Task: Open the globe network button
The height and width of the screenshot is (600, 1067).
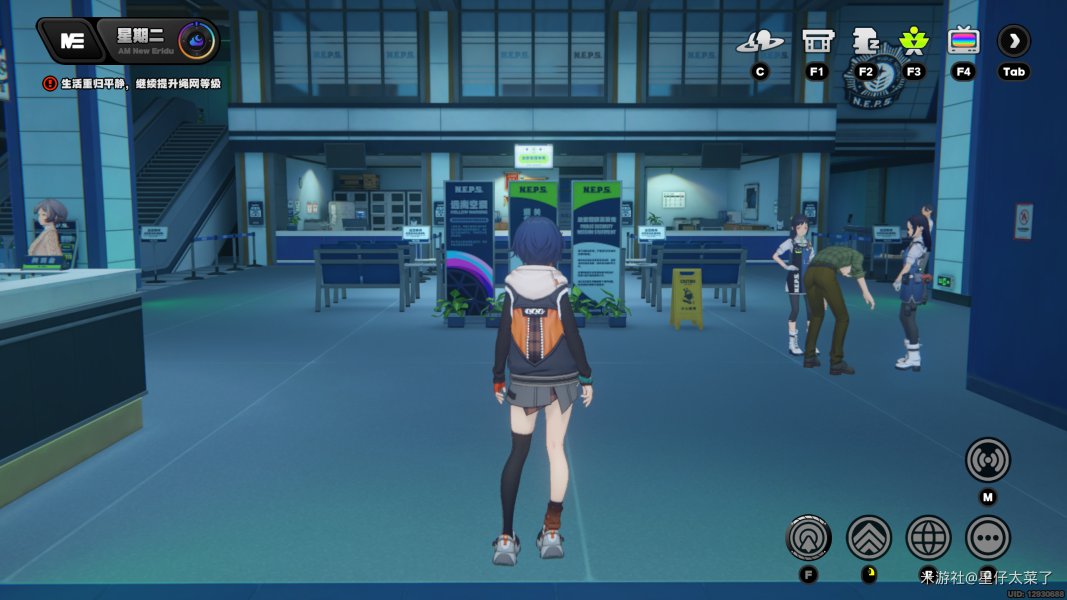Action: pos(928,538)
